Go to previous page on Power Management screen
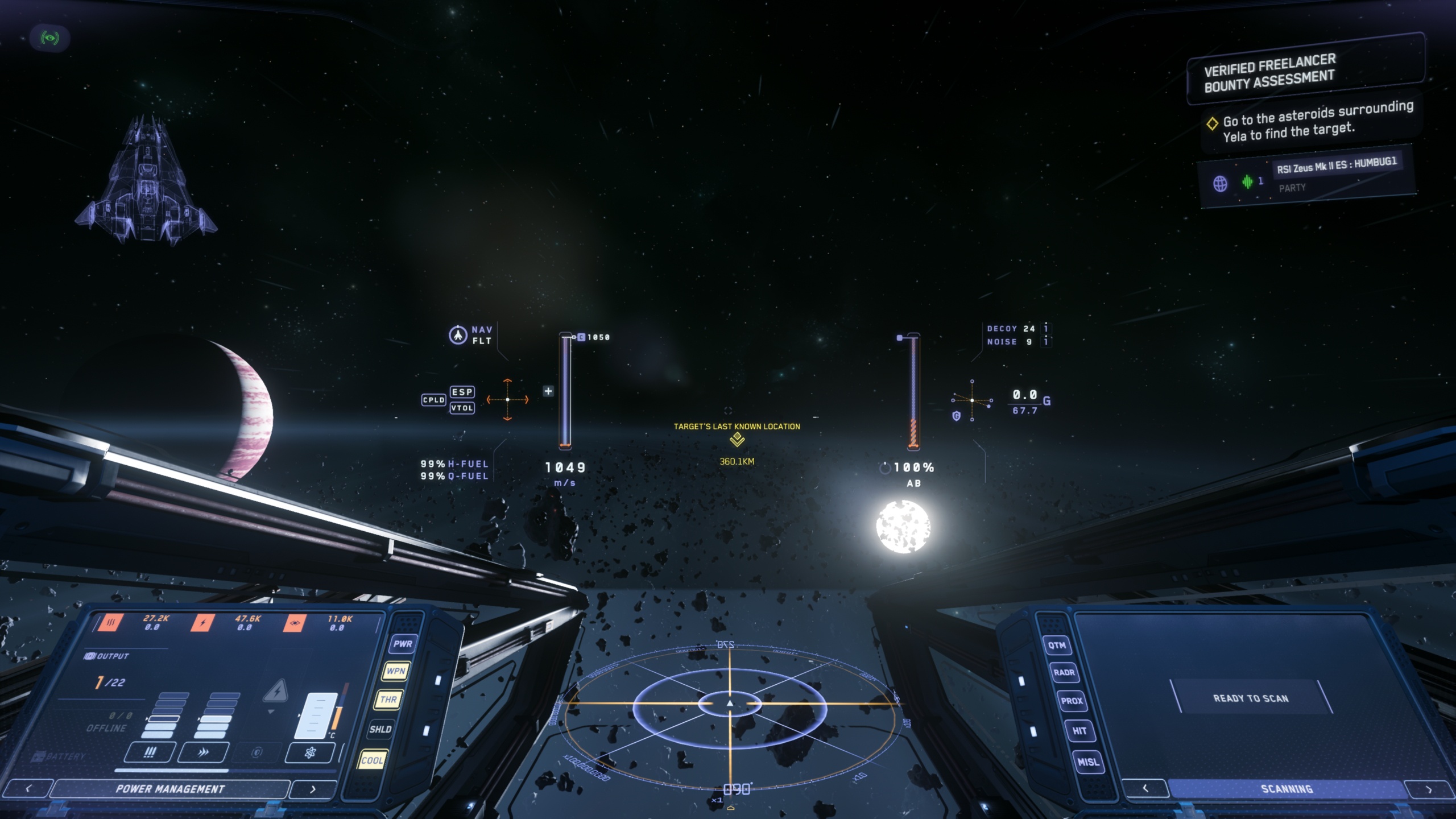Viewport: 1456px width, 819px height. [28, 789]
